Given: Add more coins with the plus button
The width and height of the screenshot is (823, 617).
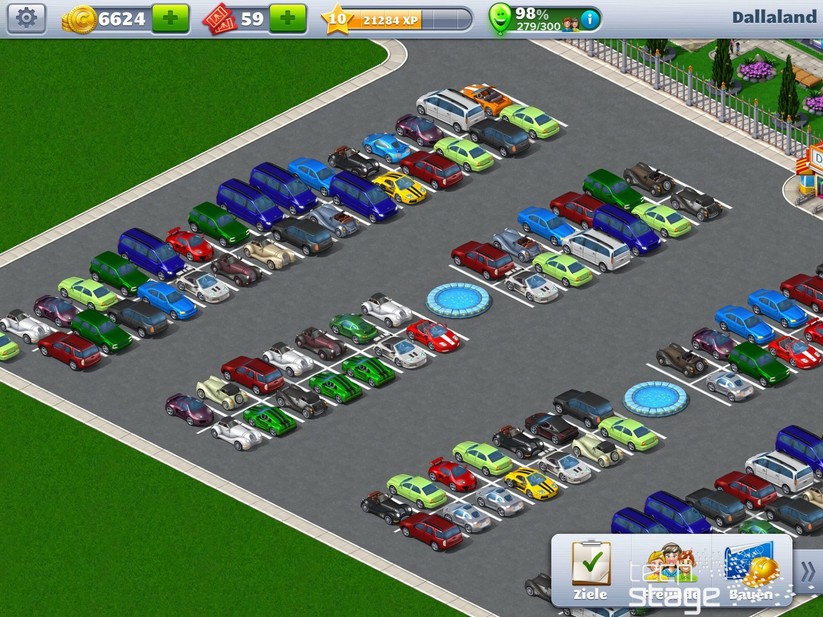Looking at the screenshot, I should (170, 18).
